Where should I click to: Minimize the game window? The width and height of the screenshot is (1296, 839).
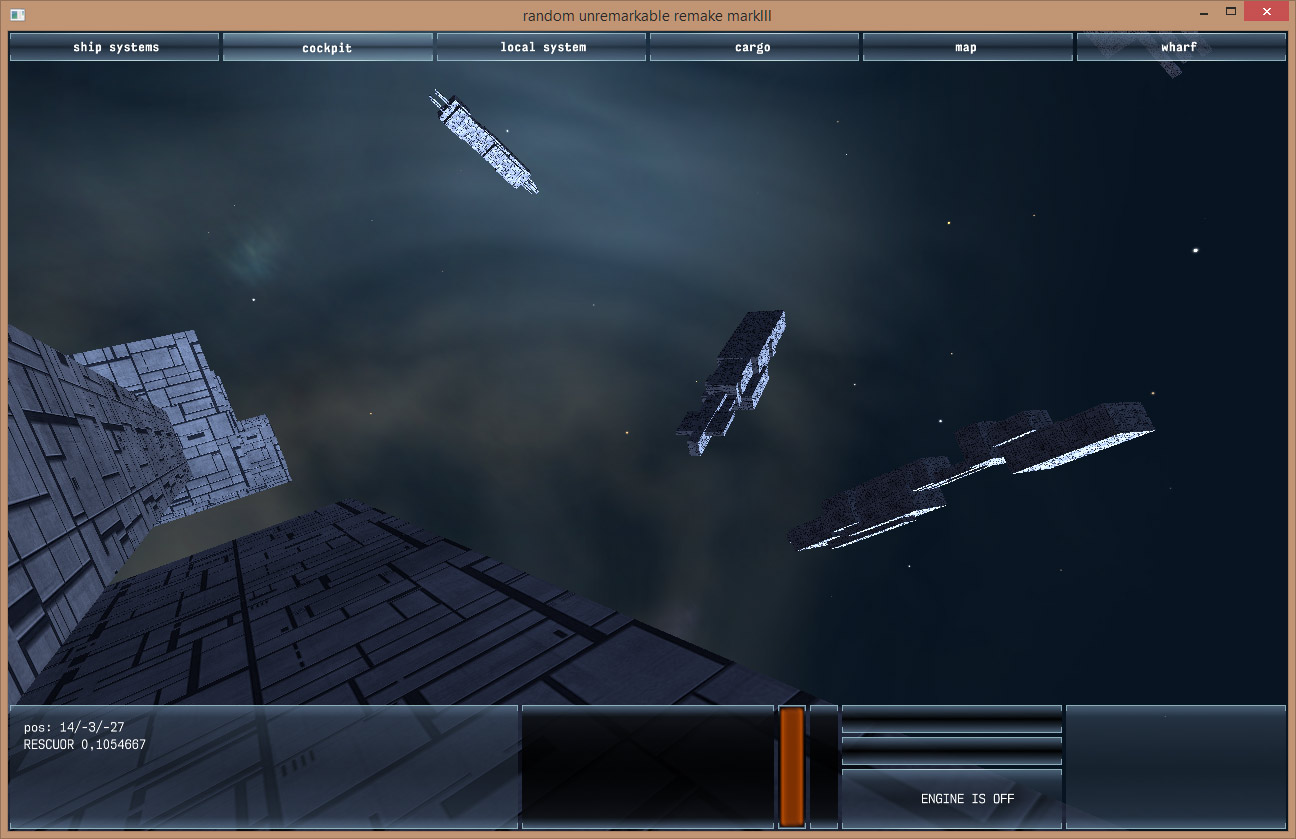click(x=1203, y=13)
